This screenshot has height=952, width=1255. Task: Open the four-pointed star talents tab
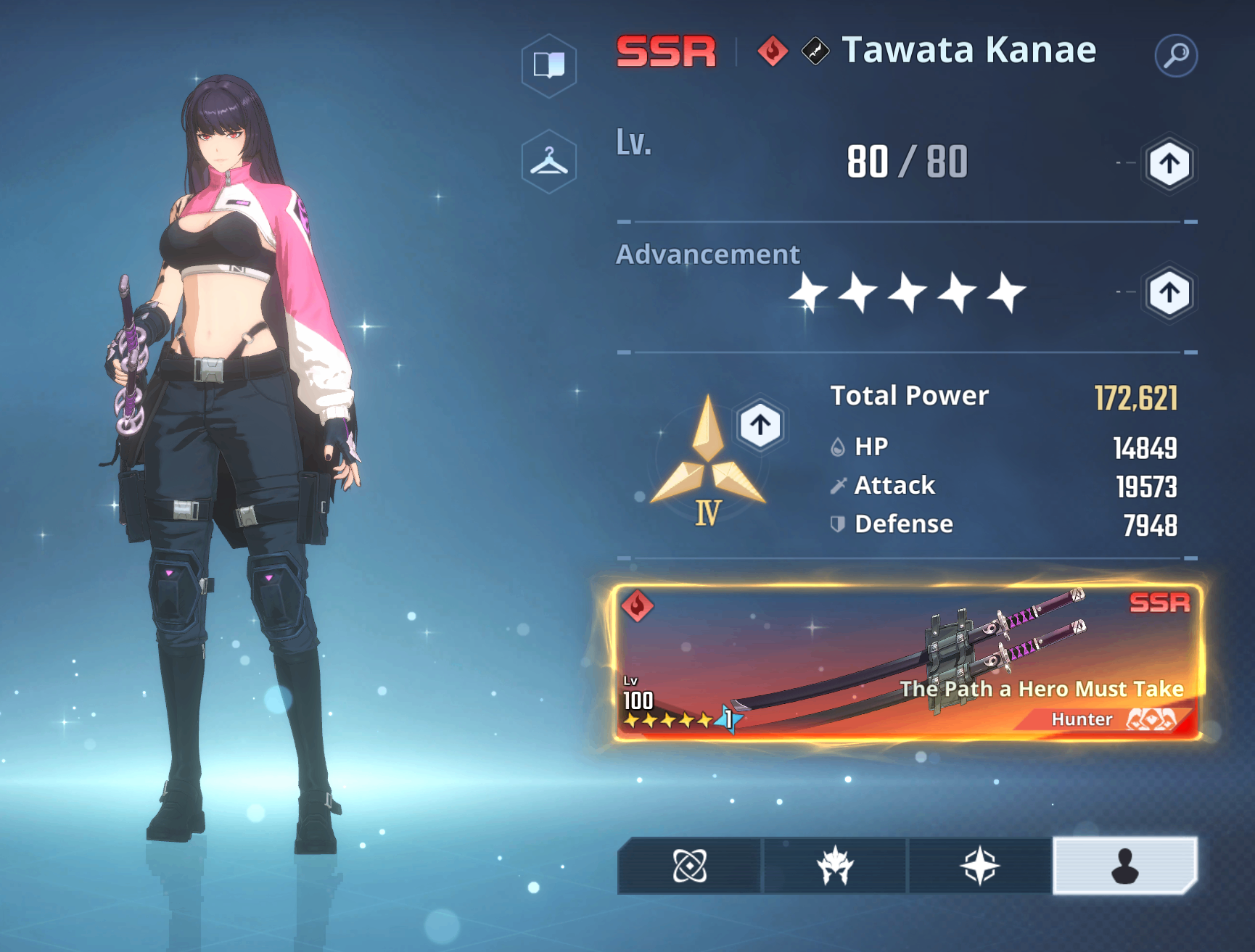pos(979,864)
